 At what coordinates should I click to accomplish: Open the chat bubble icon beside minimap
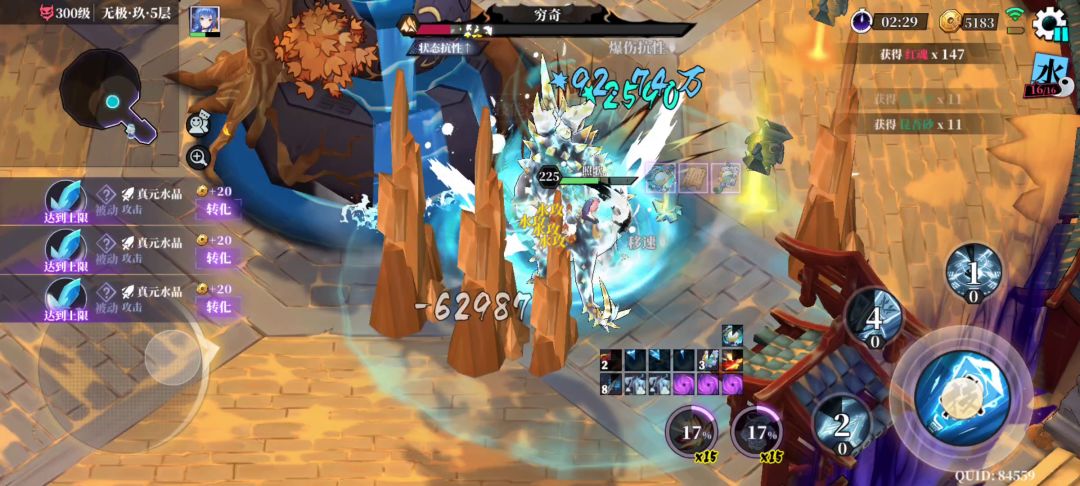(x=198, y=122)
